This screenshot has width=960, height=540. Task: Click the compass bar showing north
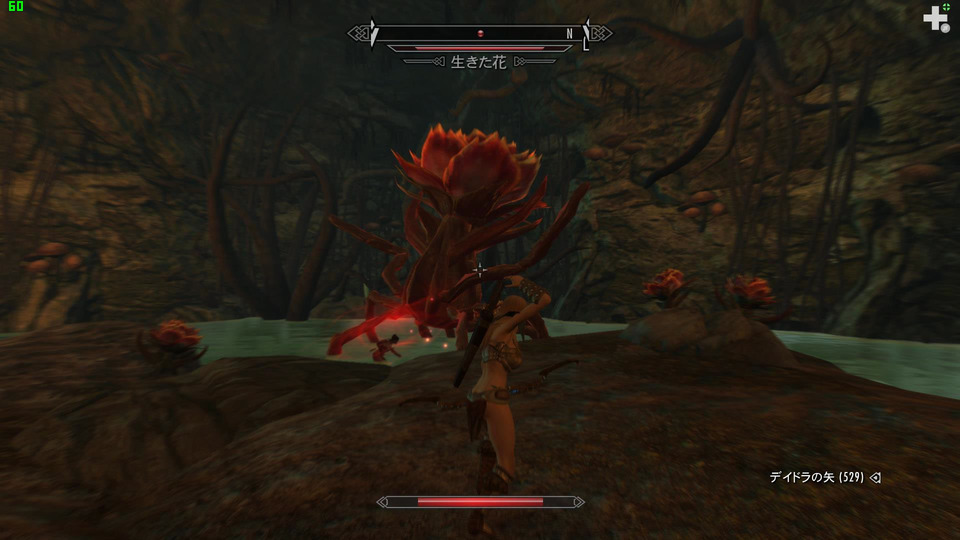point(480,34)
